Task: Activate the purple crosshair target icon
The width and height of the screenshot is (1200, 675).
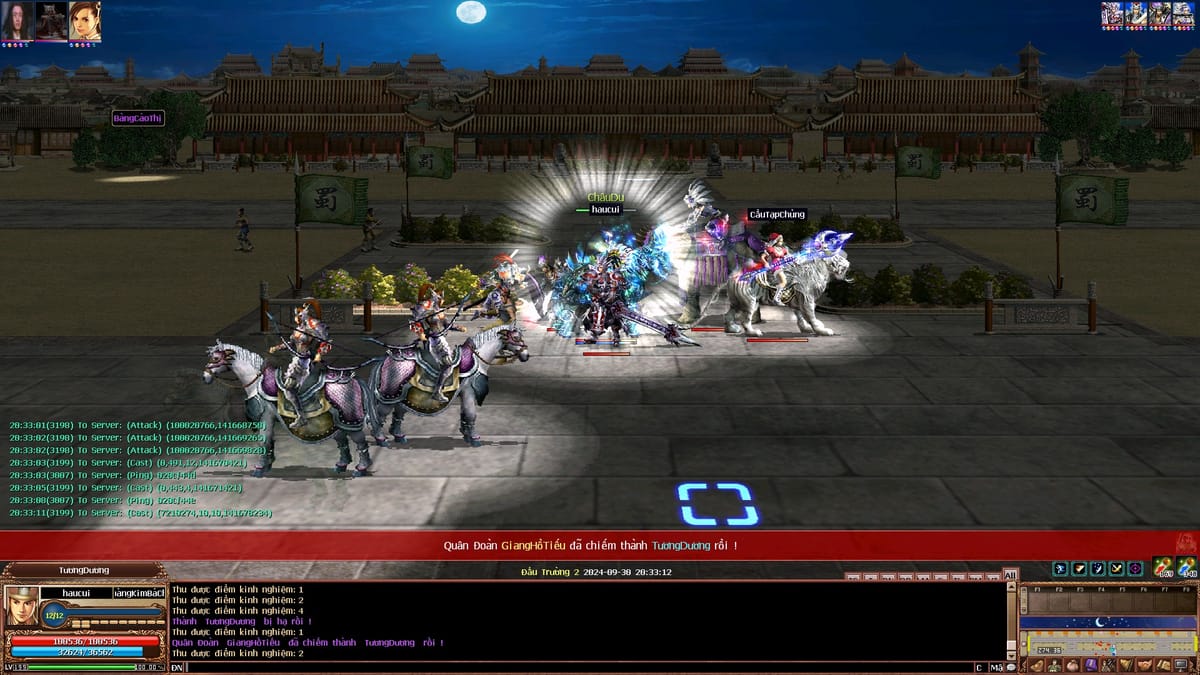Action: [x=1135, y=568]
